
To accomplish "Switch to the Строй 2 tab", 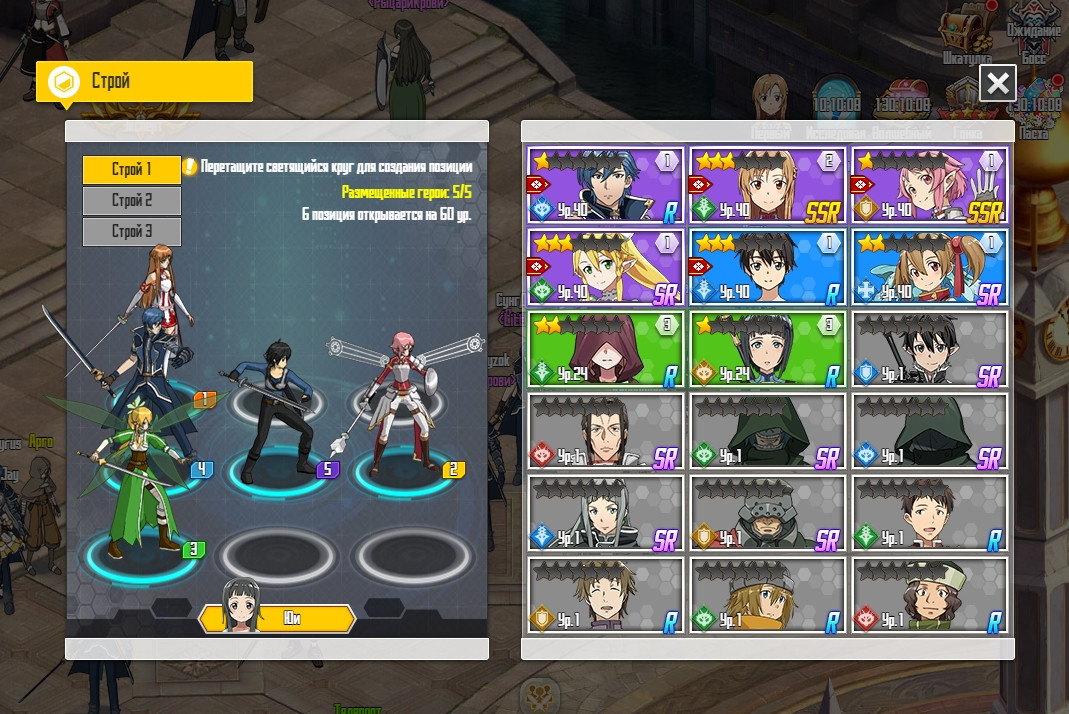I will (x=132, y=200).
